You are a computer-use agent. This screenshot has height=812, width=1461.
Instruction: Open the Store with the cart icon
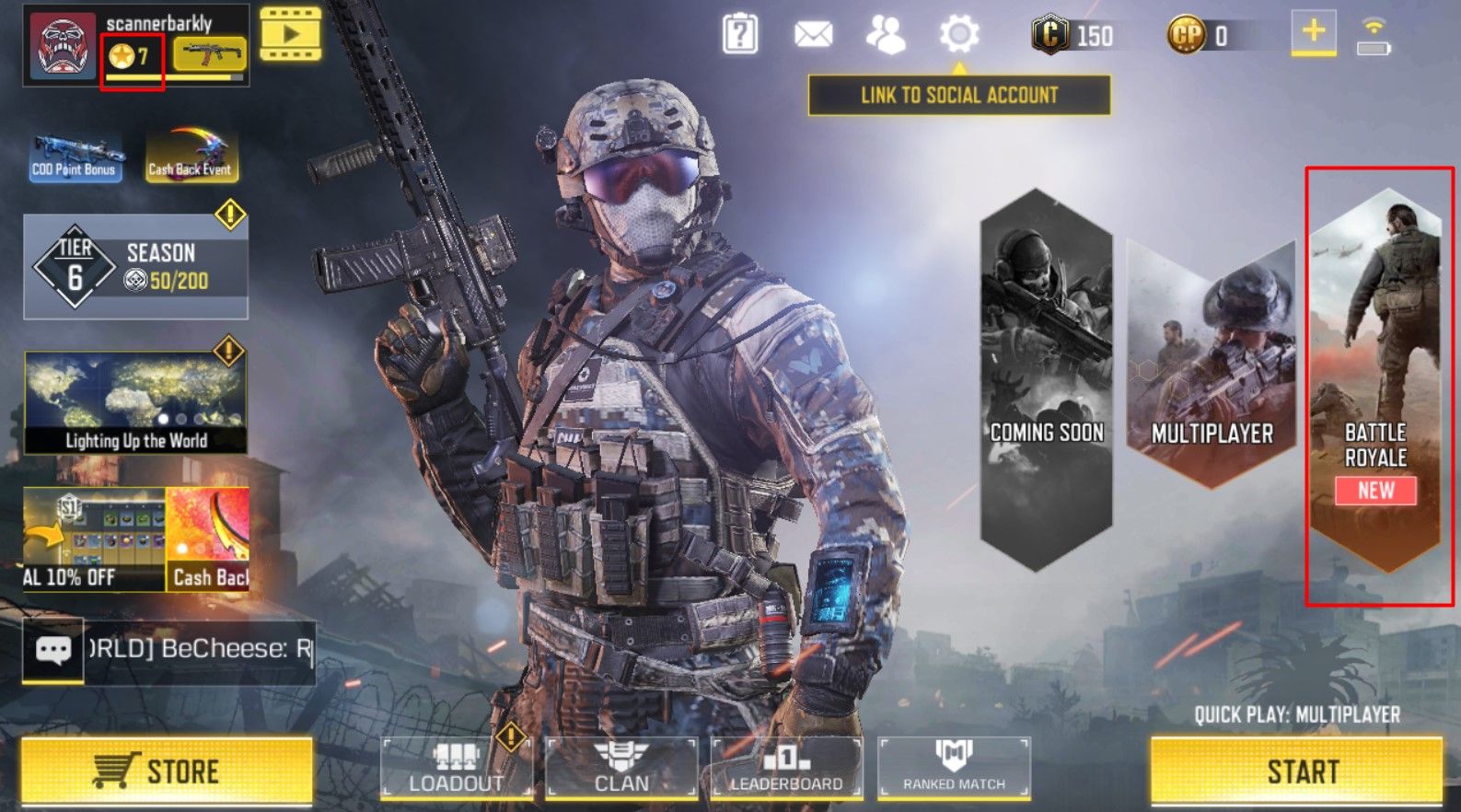point(166,771)
